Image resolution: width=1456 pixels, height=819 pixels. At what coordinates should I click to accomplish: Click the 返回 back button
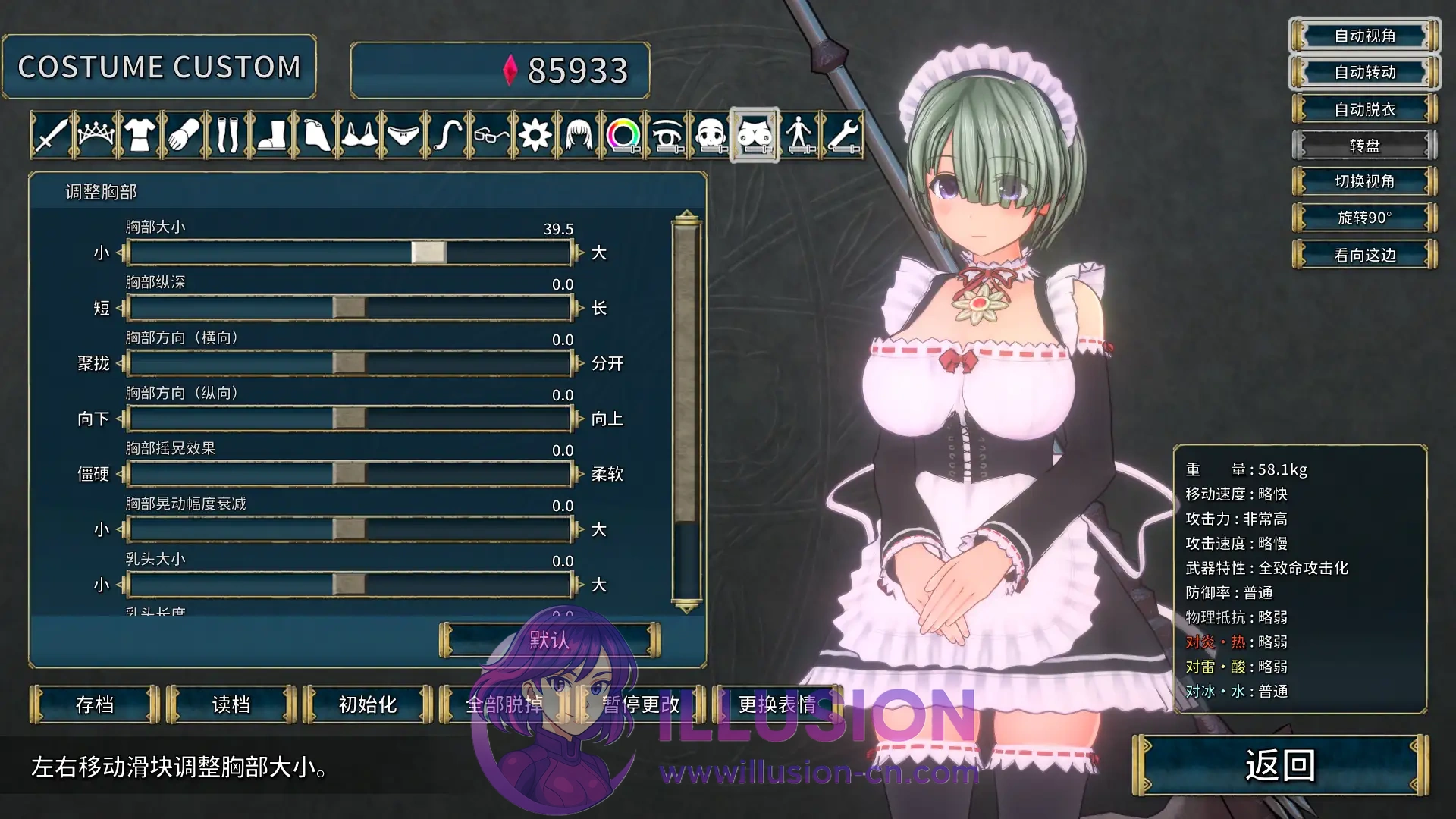1280,765
